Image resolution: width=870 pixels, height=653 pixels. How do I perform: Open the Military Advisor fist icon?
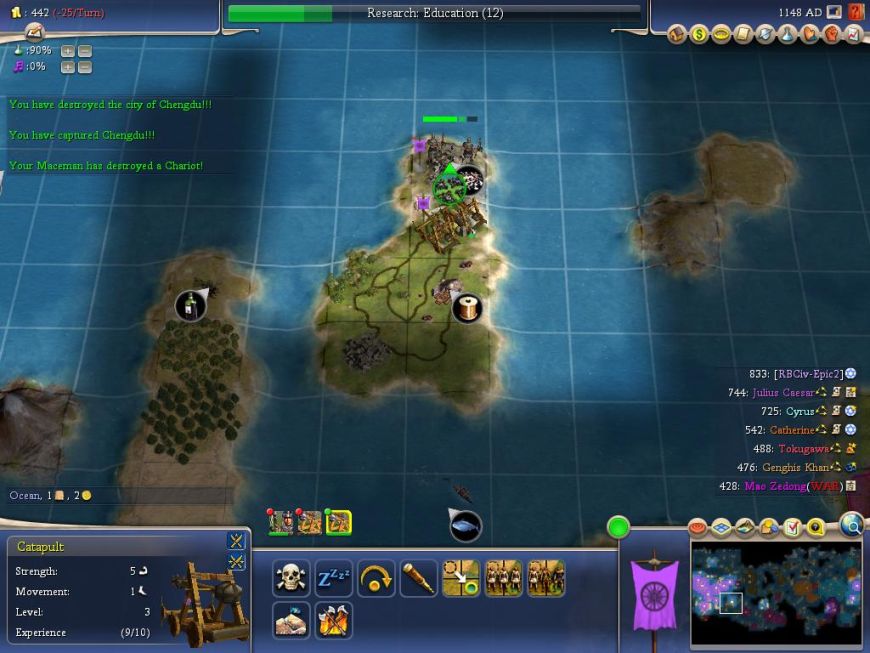tap(831, 34)
